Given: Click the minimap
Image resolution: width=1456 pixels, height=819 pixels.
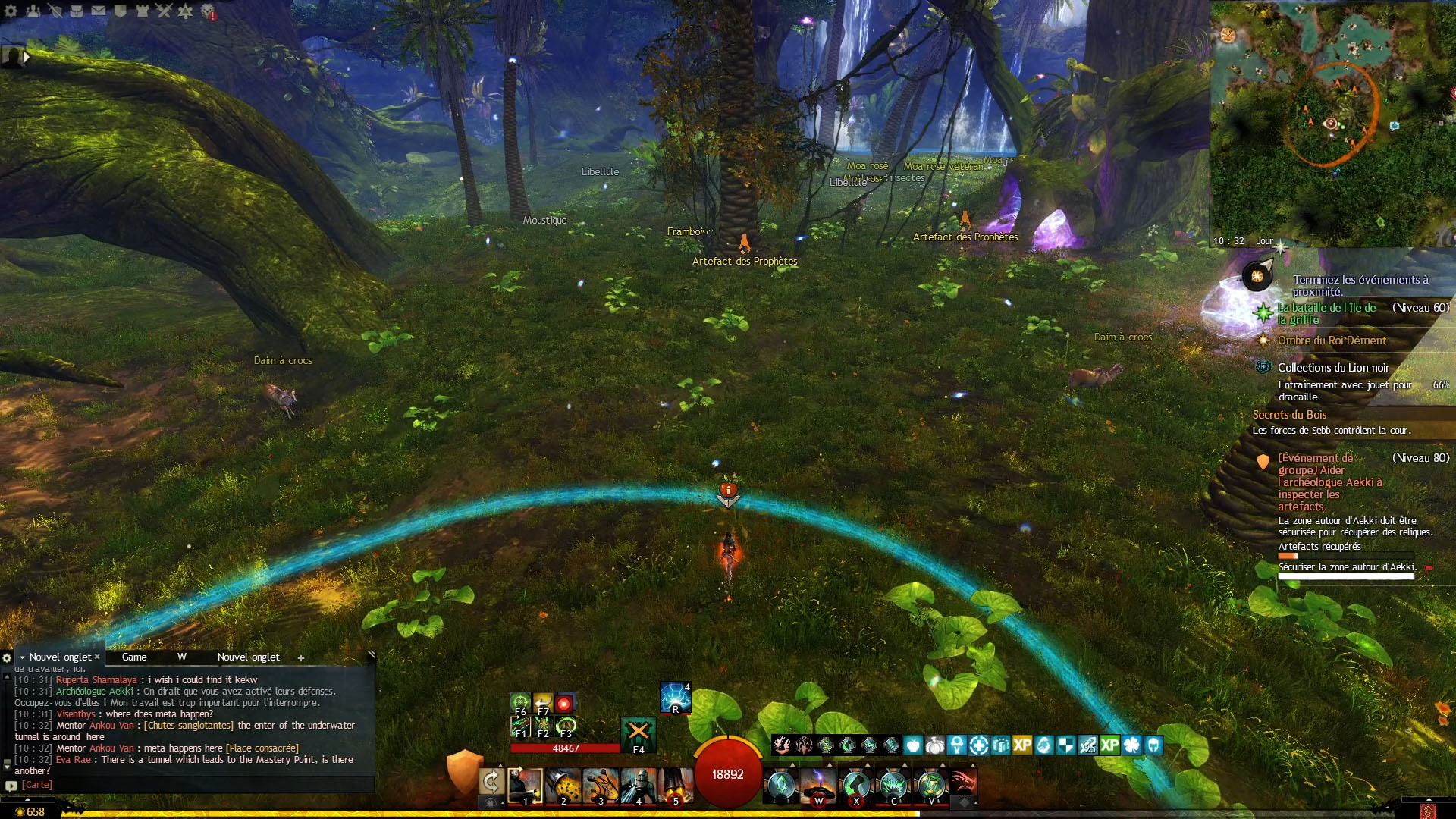Looking at the screenshot, I should point(1332,121).
